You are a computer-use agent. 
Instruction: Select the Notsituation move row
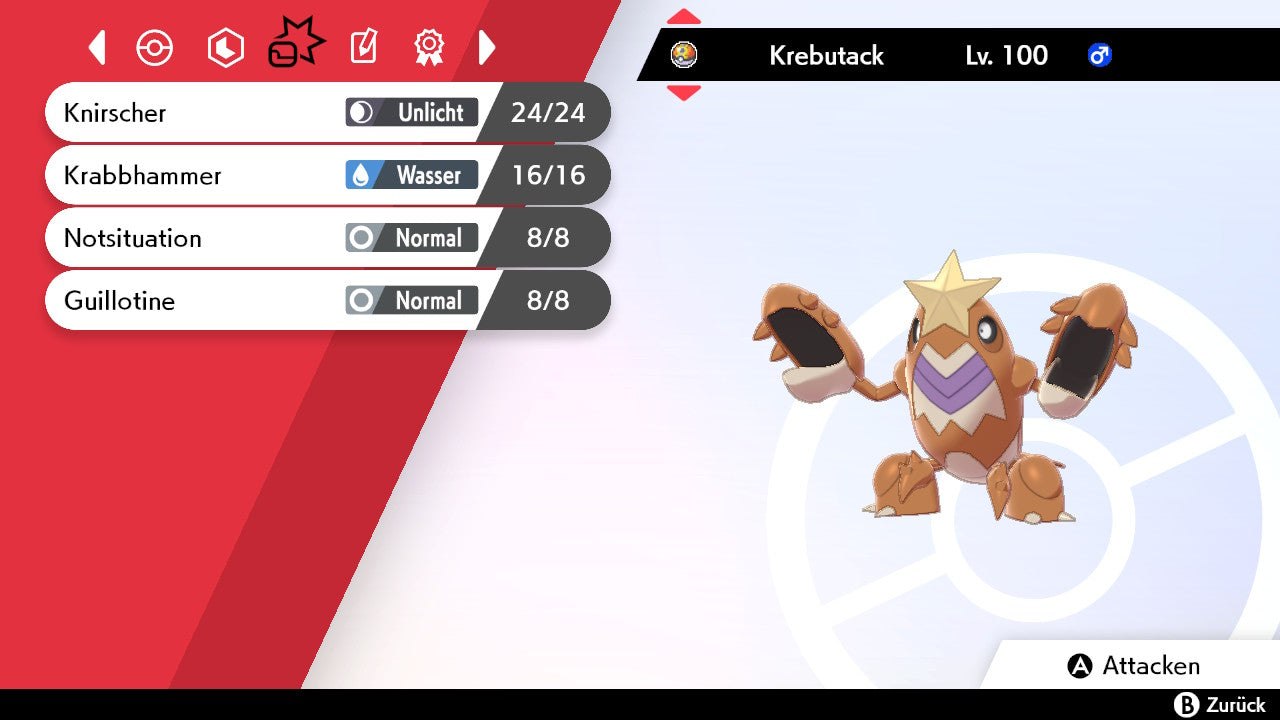(x=326, y=238)
